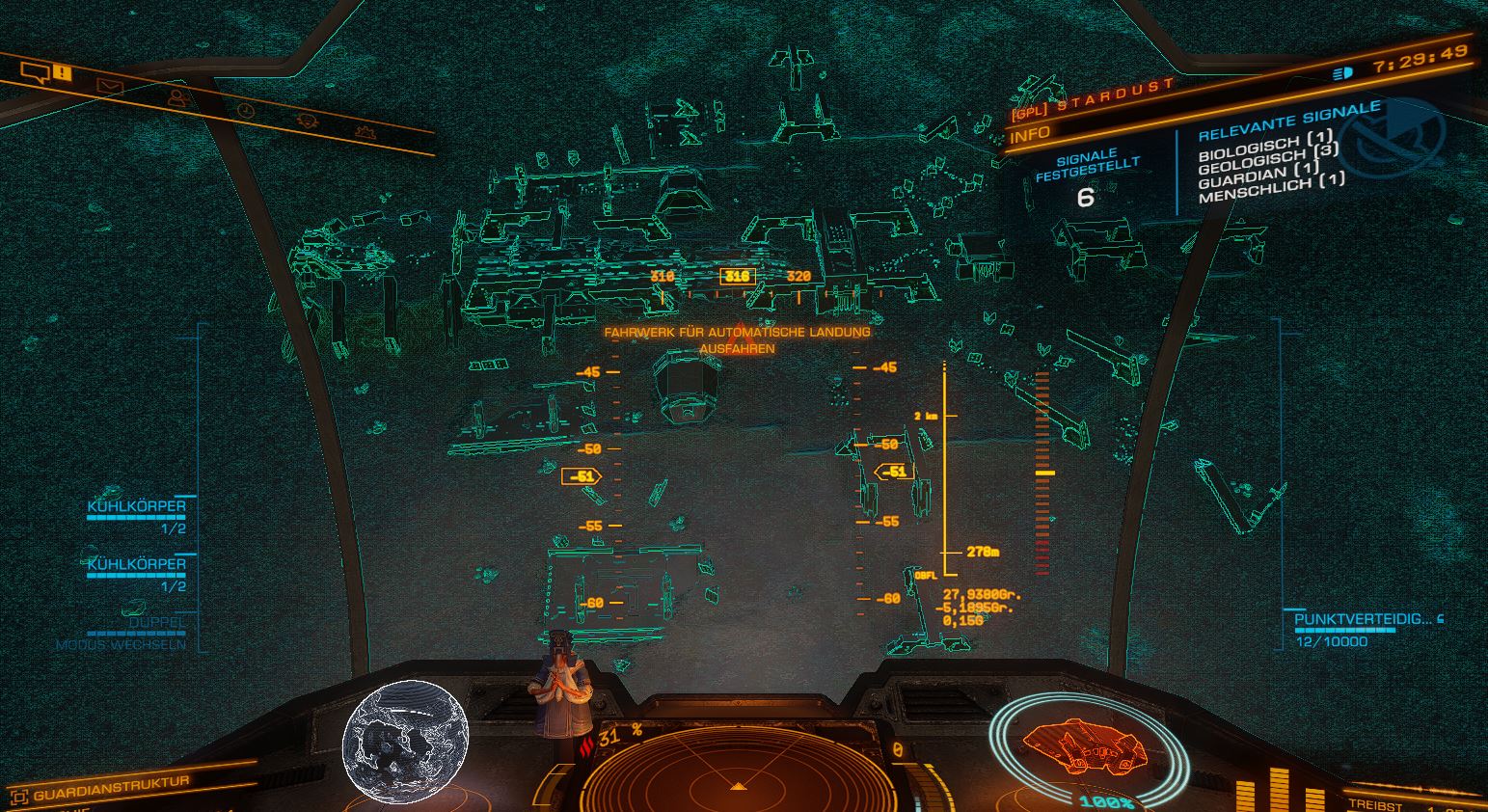The image size is (1488, 812).
Task: Open the envelope inbox tab
Action: [x=110, y=87]
